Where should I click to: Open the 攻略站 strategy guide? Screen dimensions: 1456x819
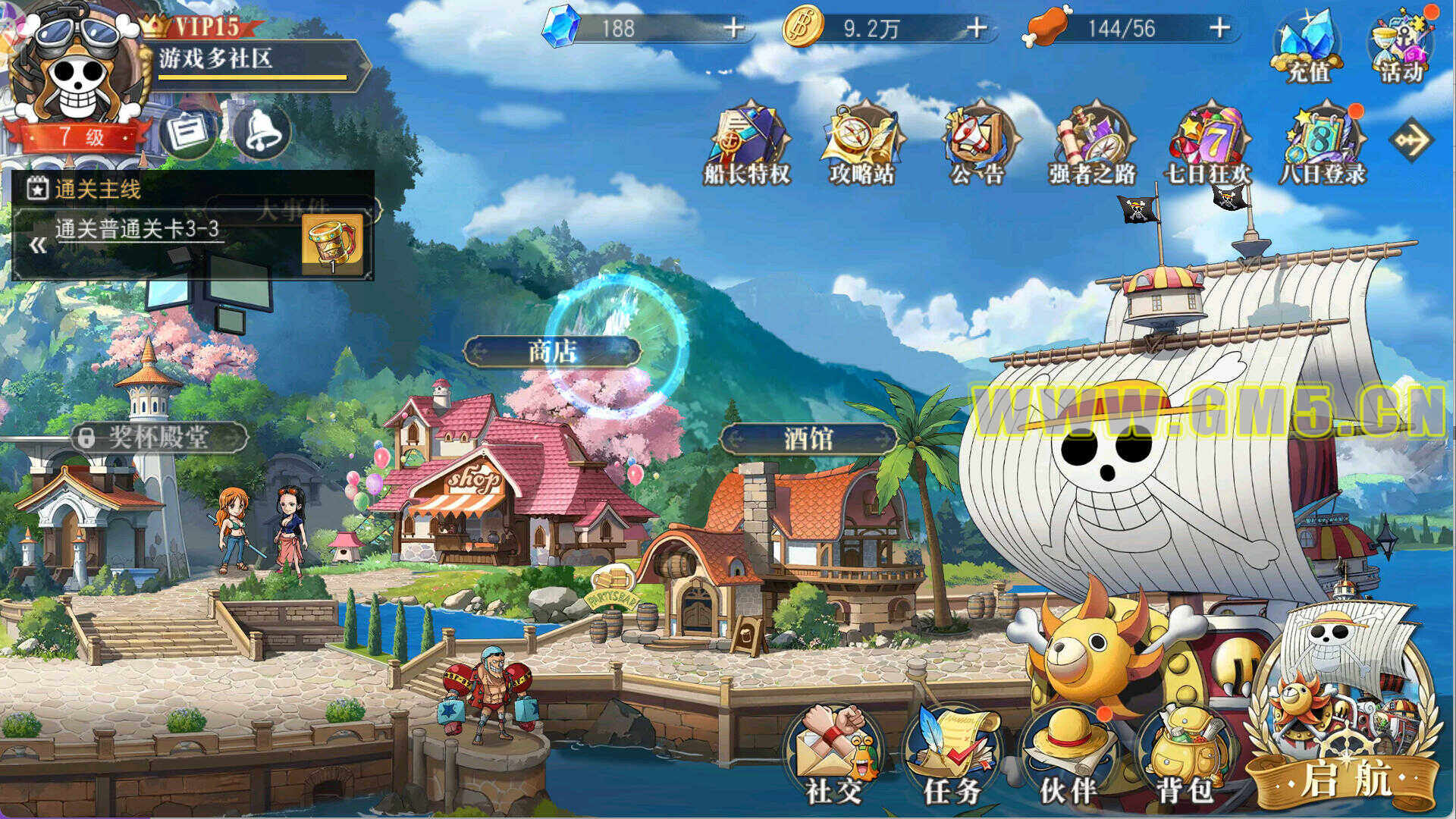[x=862, y=144]
